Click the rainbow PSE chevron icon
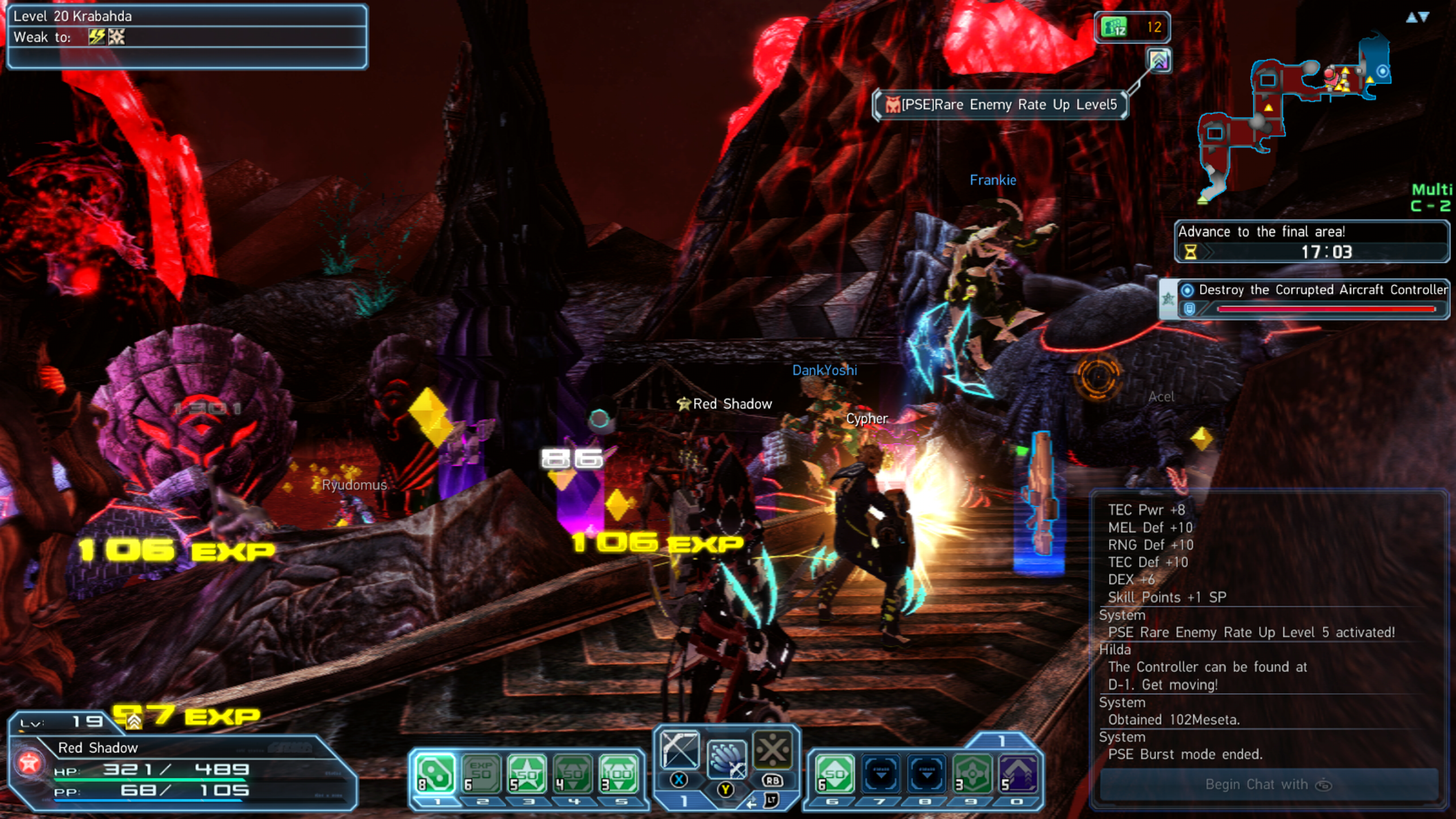This screenshot has height=819, width=1456. (x=1159, y=60)
